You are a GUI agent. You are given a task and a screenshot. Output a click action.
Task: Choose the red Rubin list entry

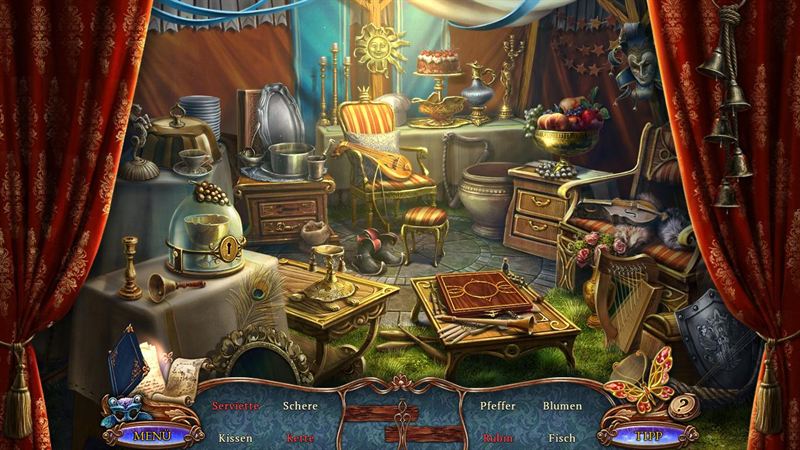click(497, 438)
